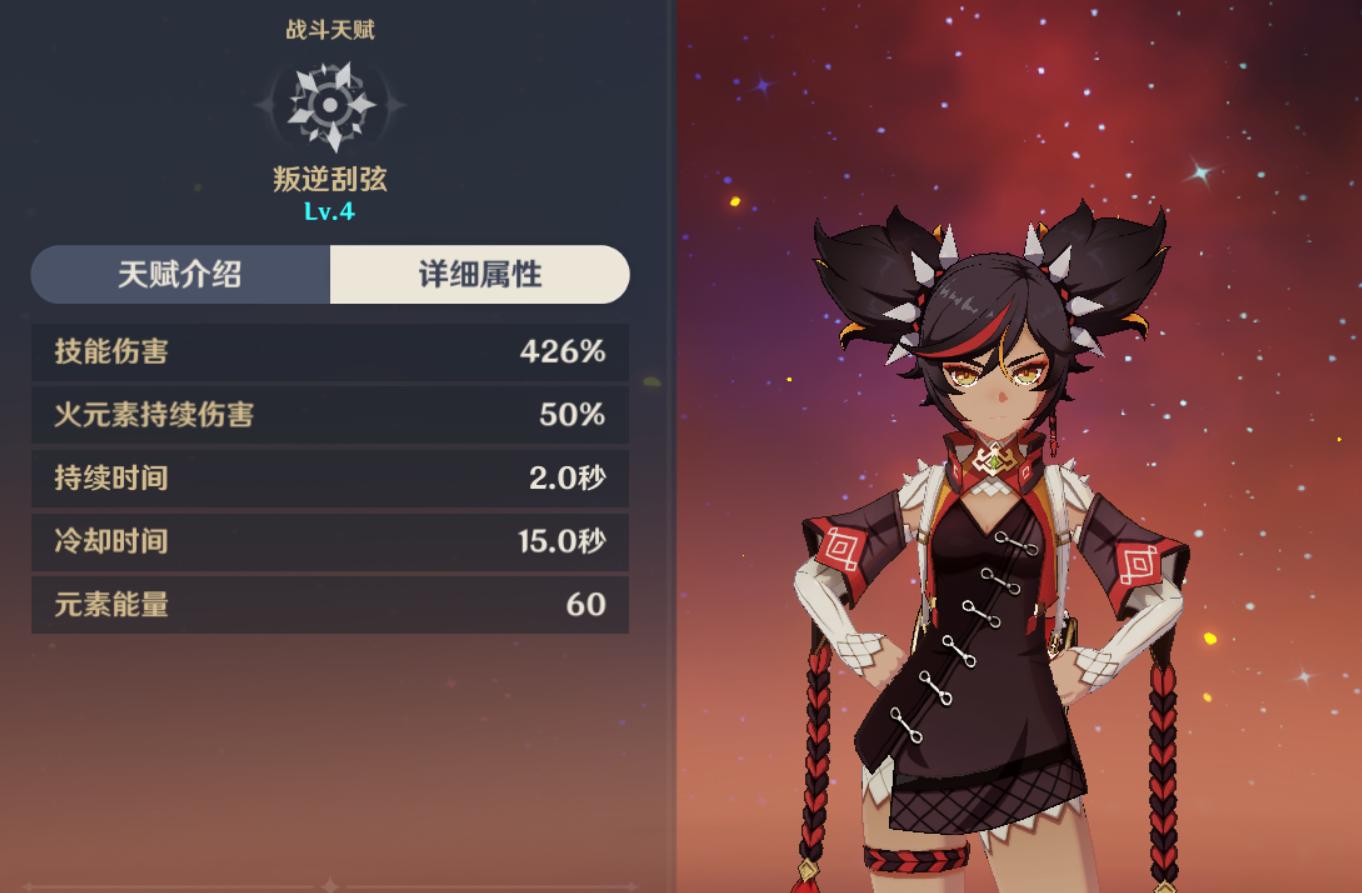Click the 火元素持续伤害 stat entry
This screenshot has height=893, width=1362.
pyautogui.click(x=330, y=416)
